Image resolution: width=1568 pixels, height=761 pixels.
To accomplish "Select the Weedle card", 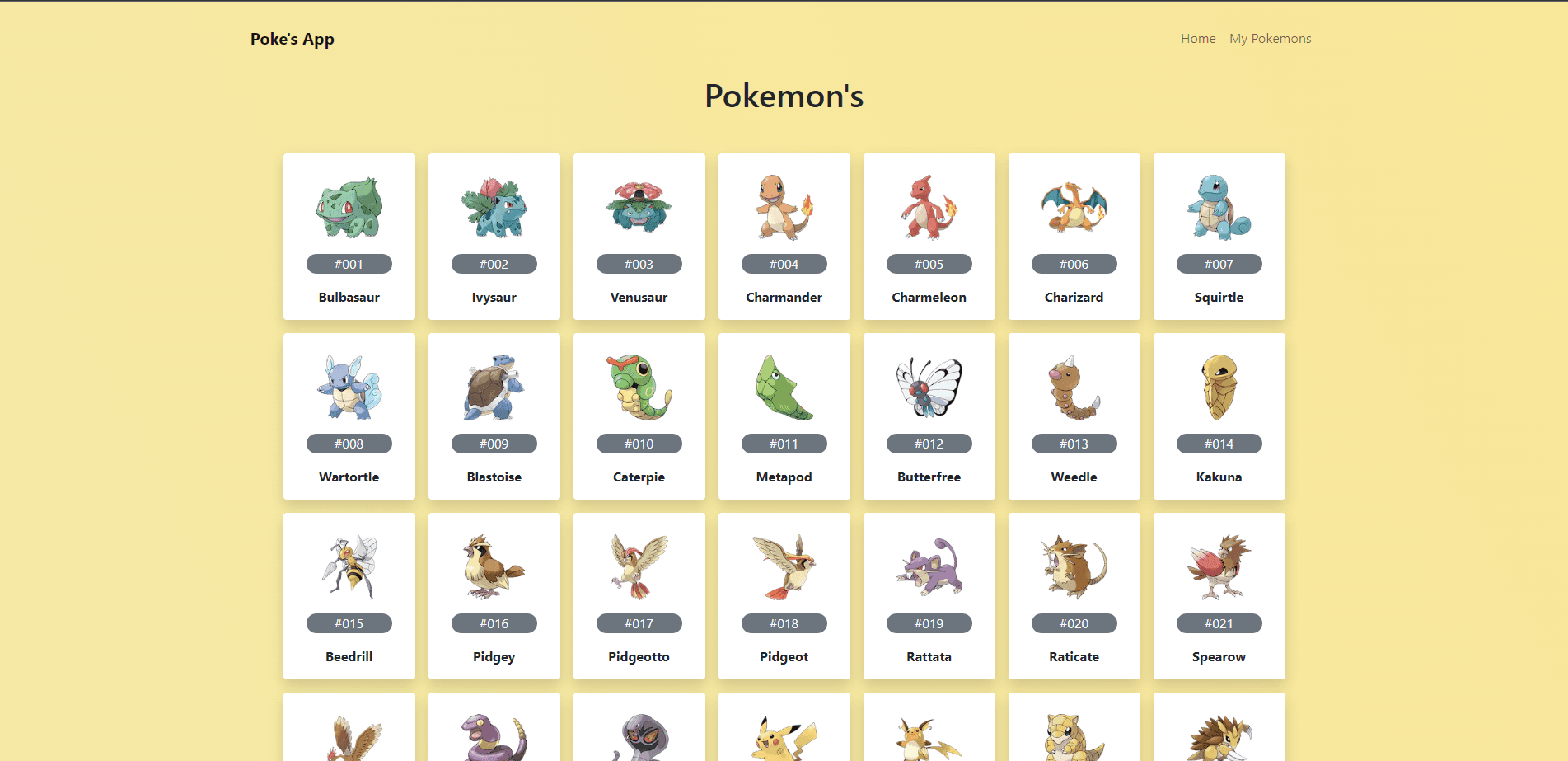I will pyautogui.click(x=1074, y=416).
